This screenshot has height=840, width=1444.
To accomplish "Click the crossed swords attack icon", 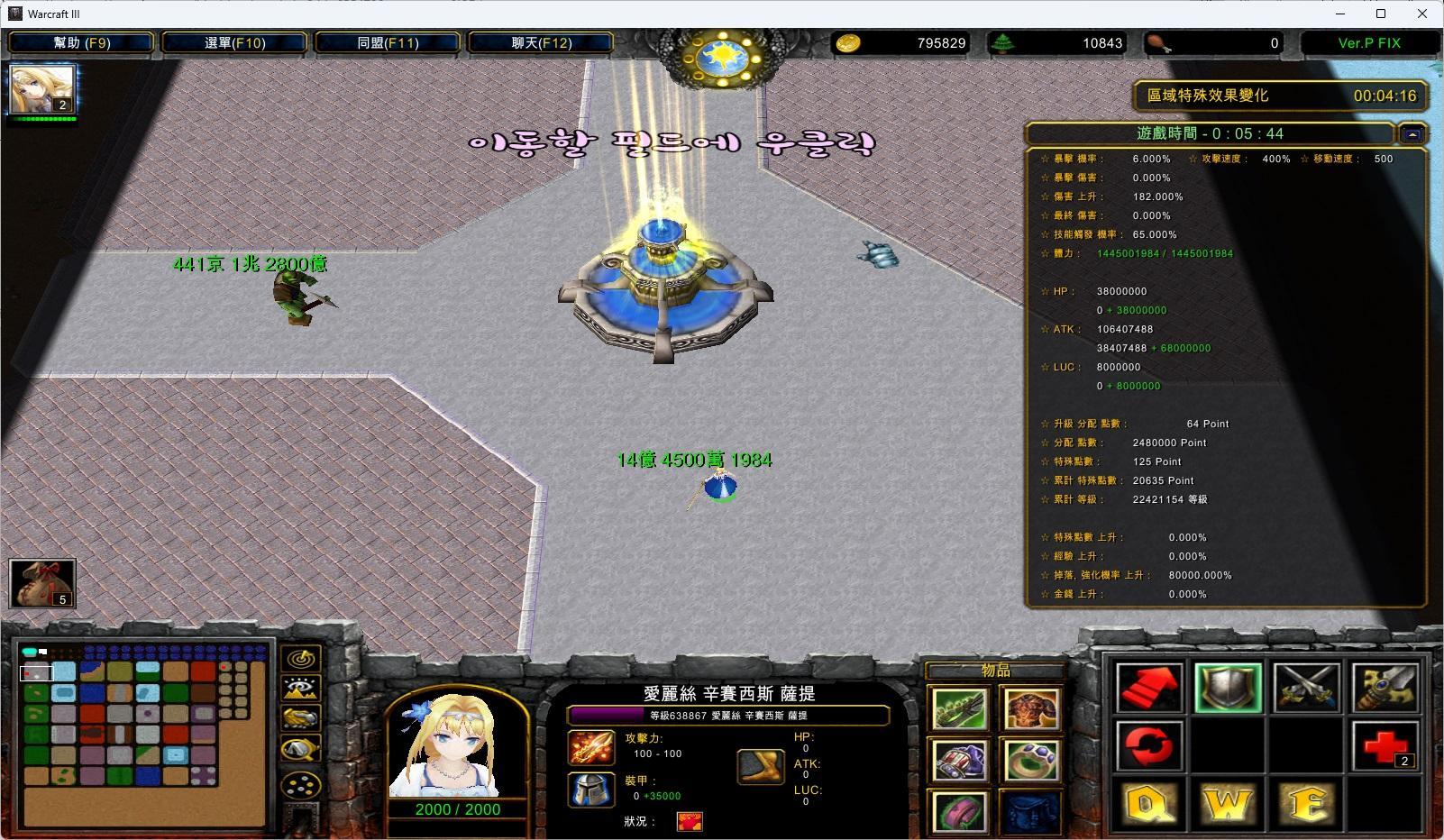I will 1307,688.
